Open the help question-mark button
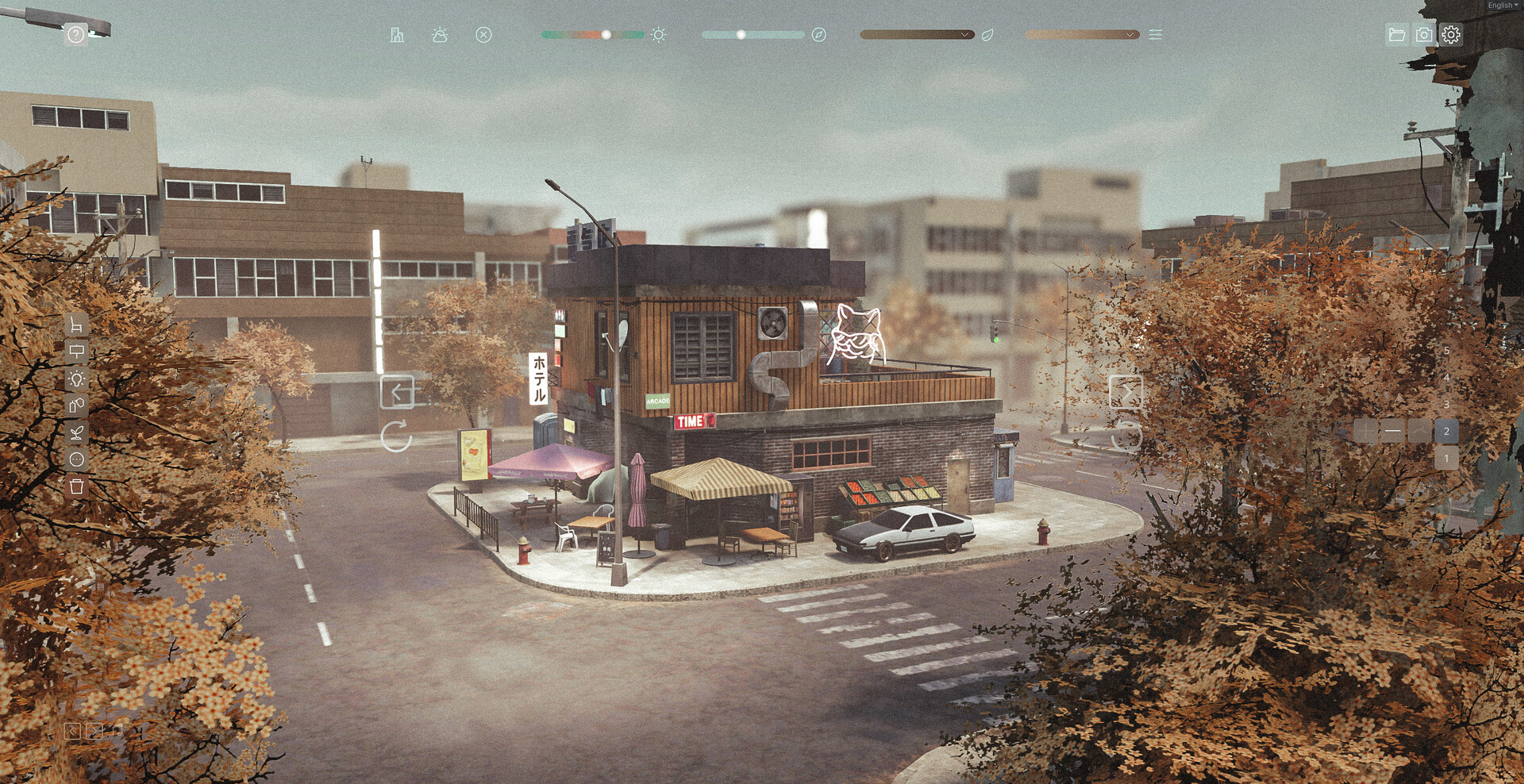 pos(75,35)
